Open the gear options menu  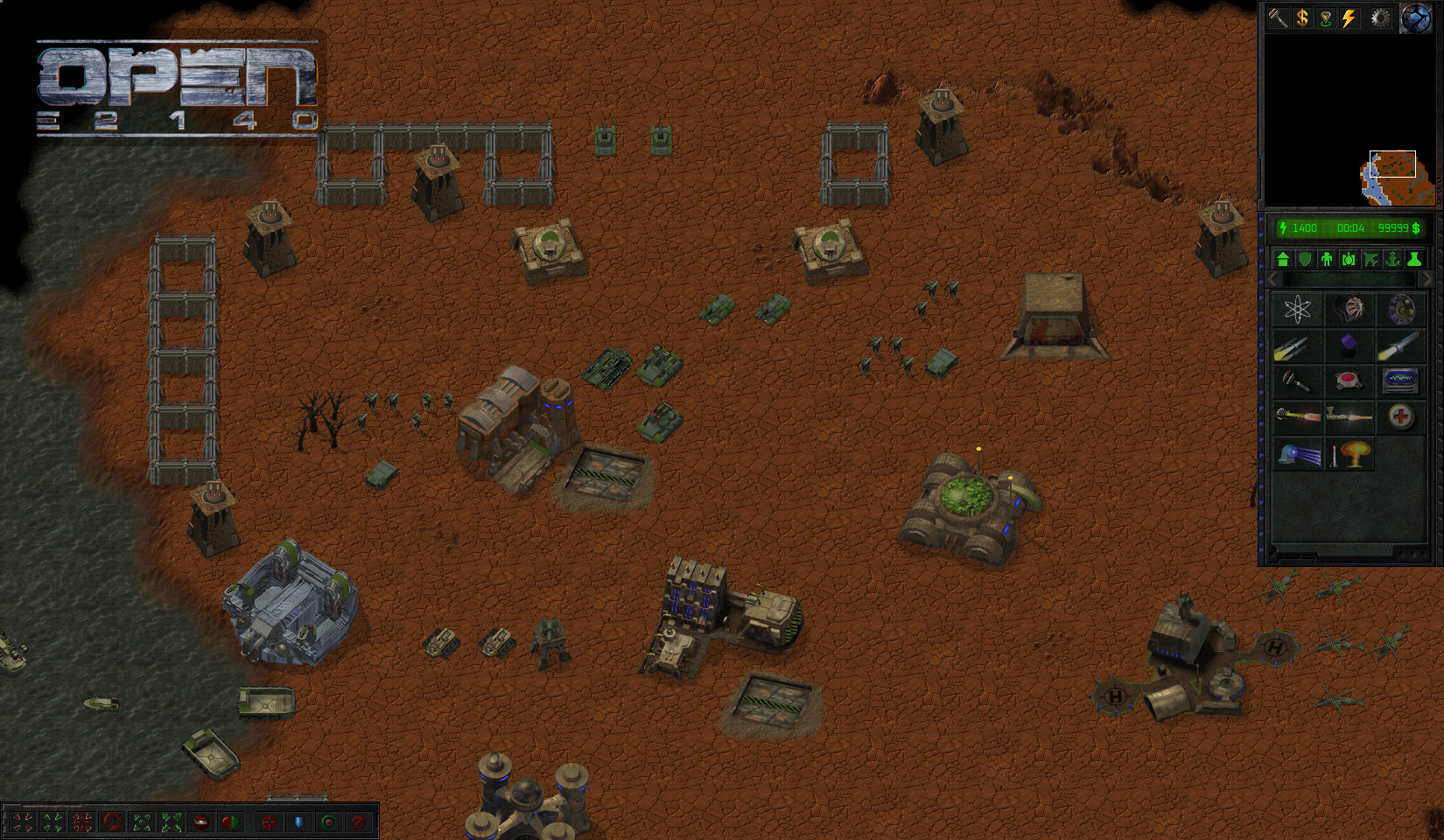click(1380, 17)
